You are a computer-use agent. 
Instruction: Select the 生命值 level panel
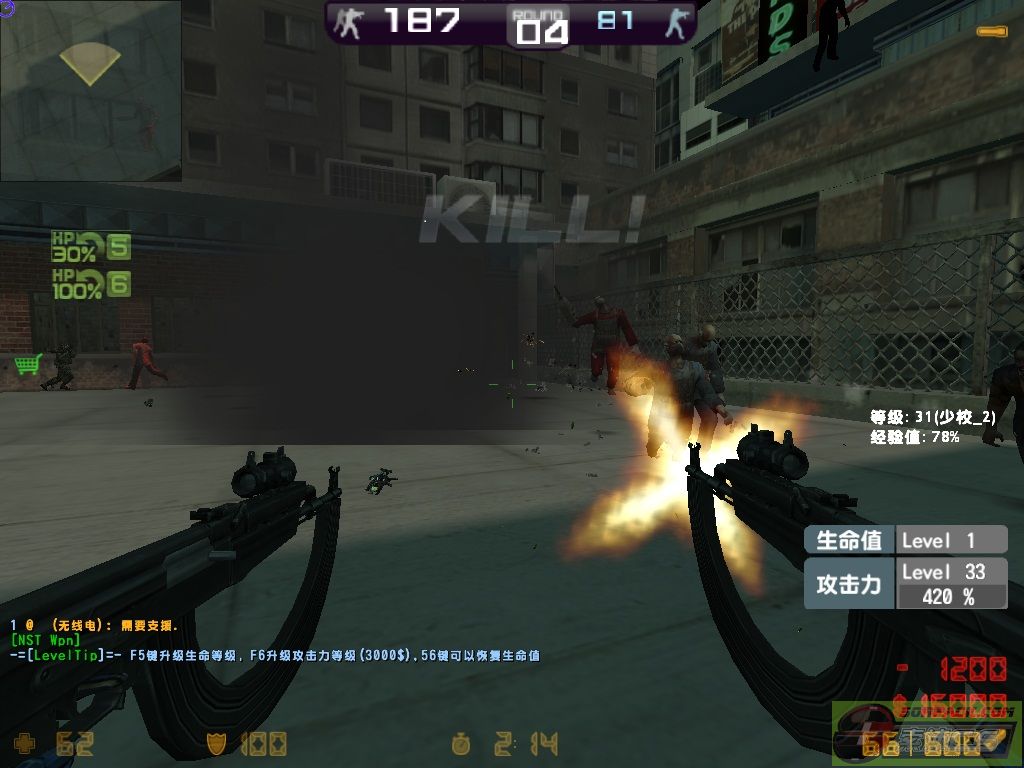[905, 540]
